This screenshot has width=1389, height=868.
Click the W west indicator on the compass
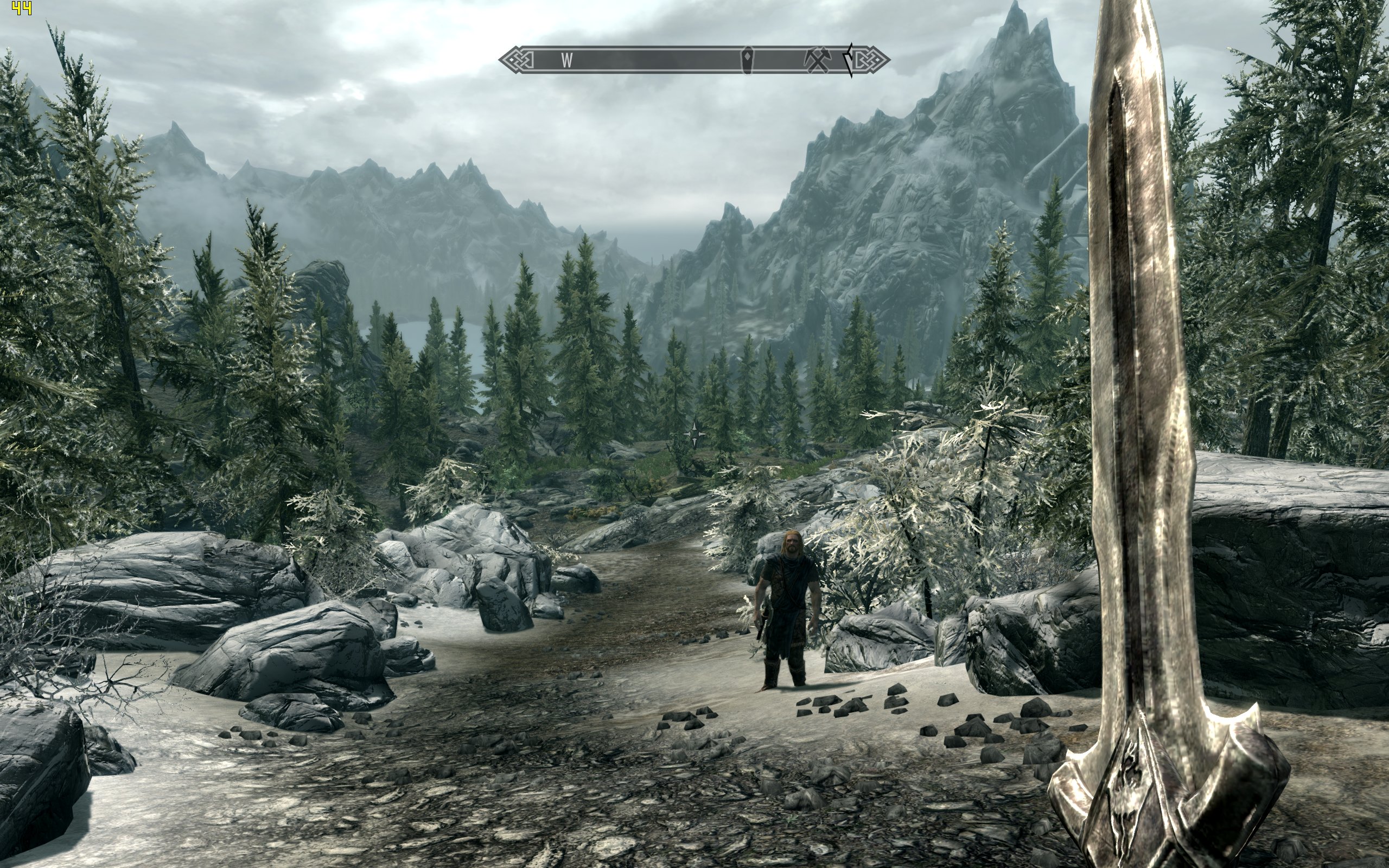coord(566,60)
